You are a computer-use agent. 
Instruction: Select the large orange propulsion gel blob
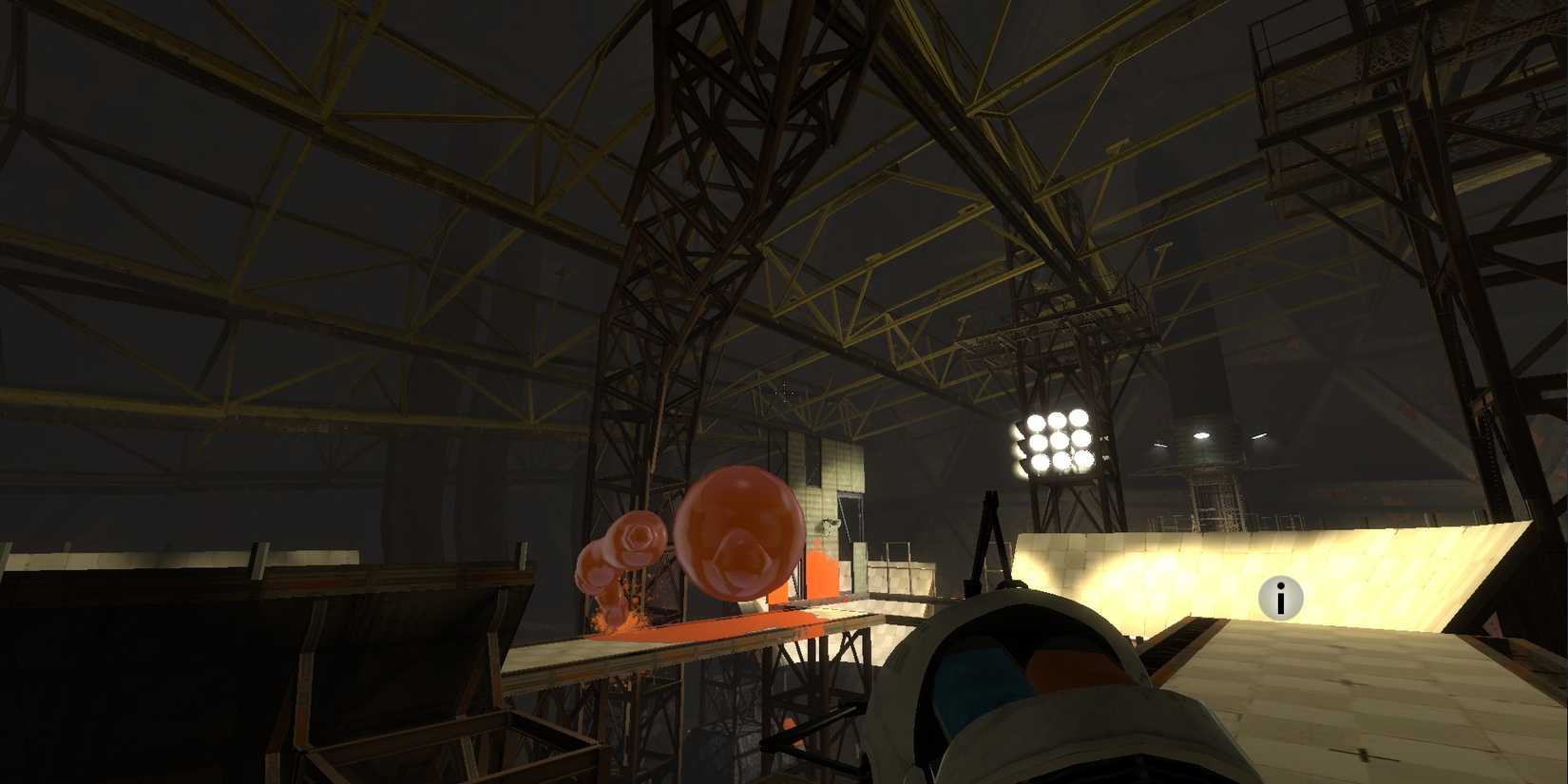click(741, 532)
